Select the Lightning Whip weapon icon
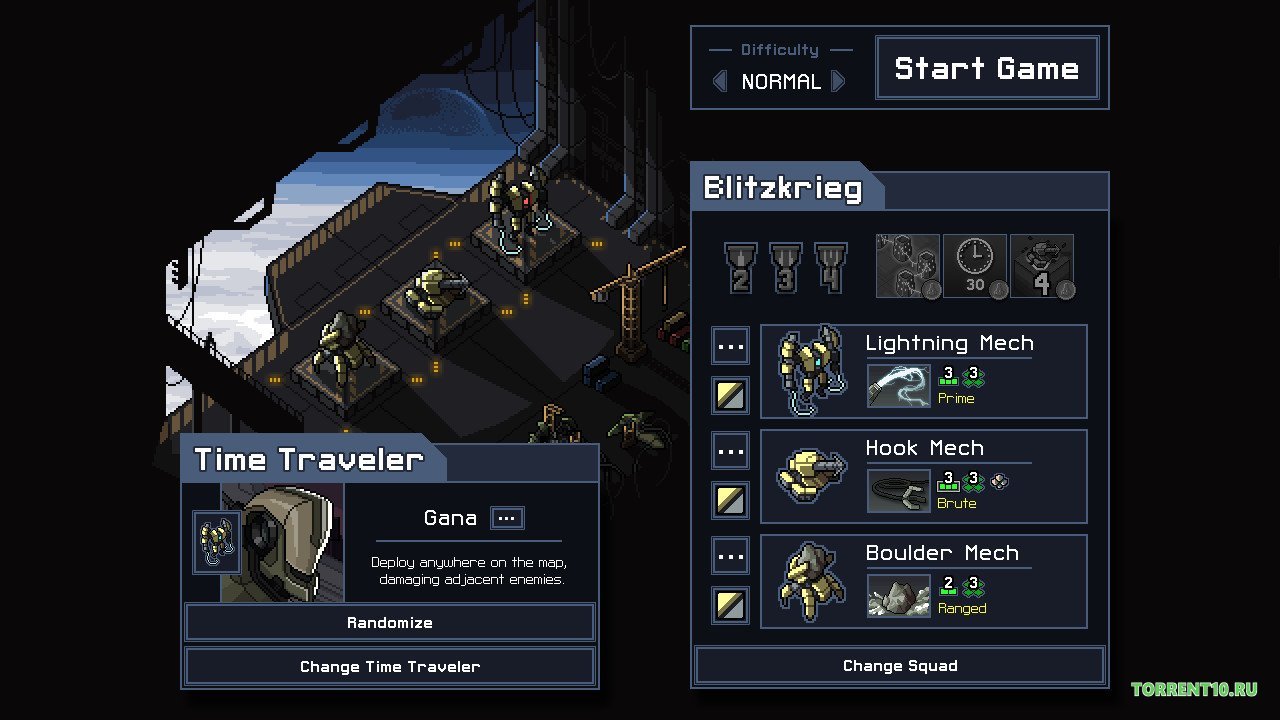Screen dimensions: 1280x720 (897, 385)
